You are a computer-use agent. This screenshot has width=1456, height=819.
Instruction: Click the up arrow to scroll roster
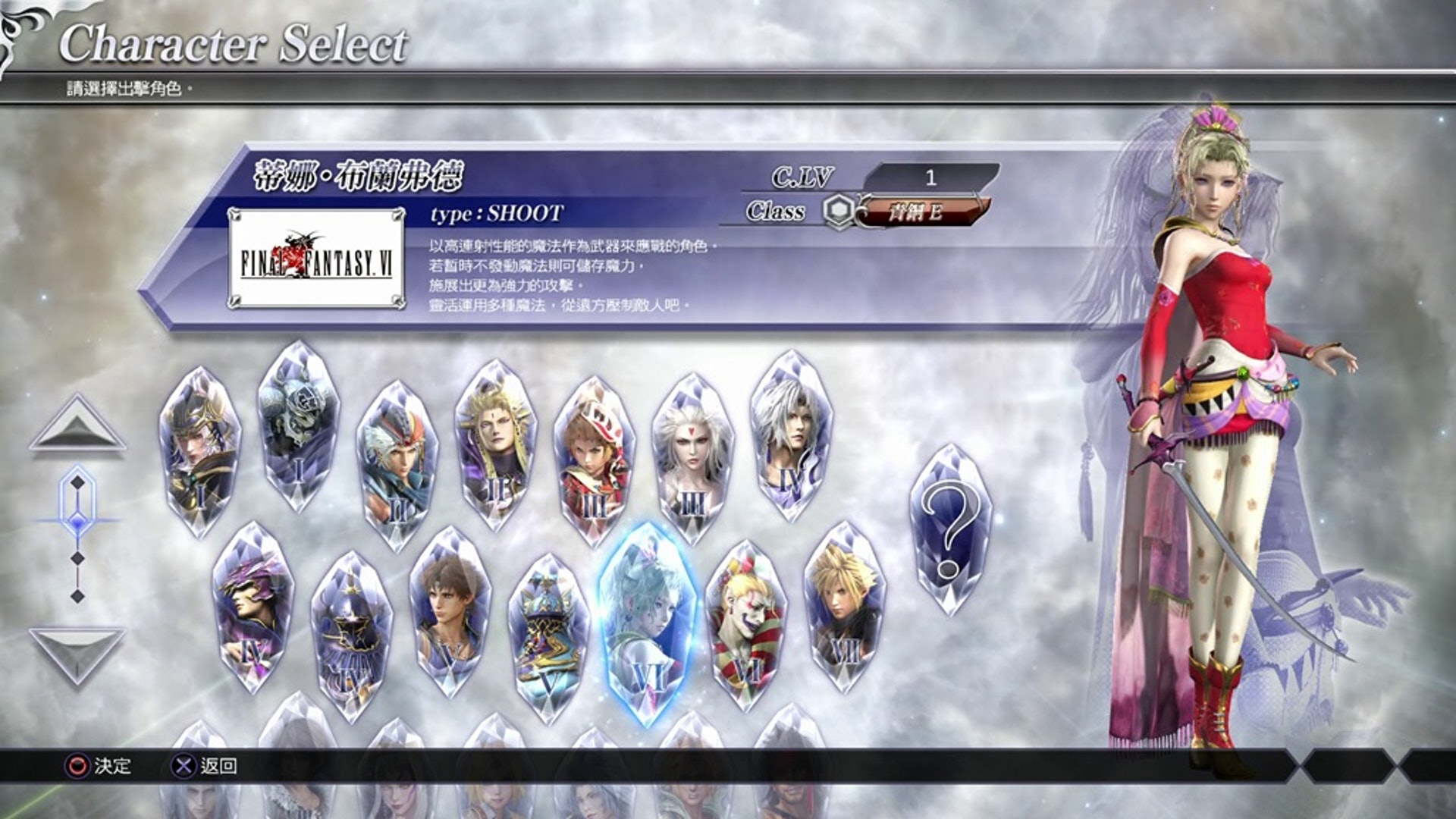pyautogui.click(x=77, y=425)
